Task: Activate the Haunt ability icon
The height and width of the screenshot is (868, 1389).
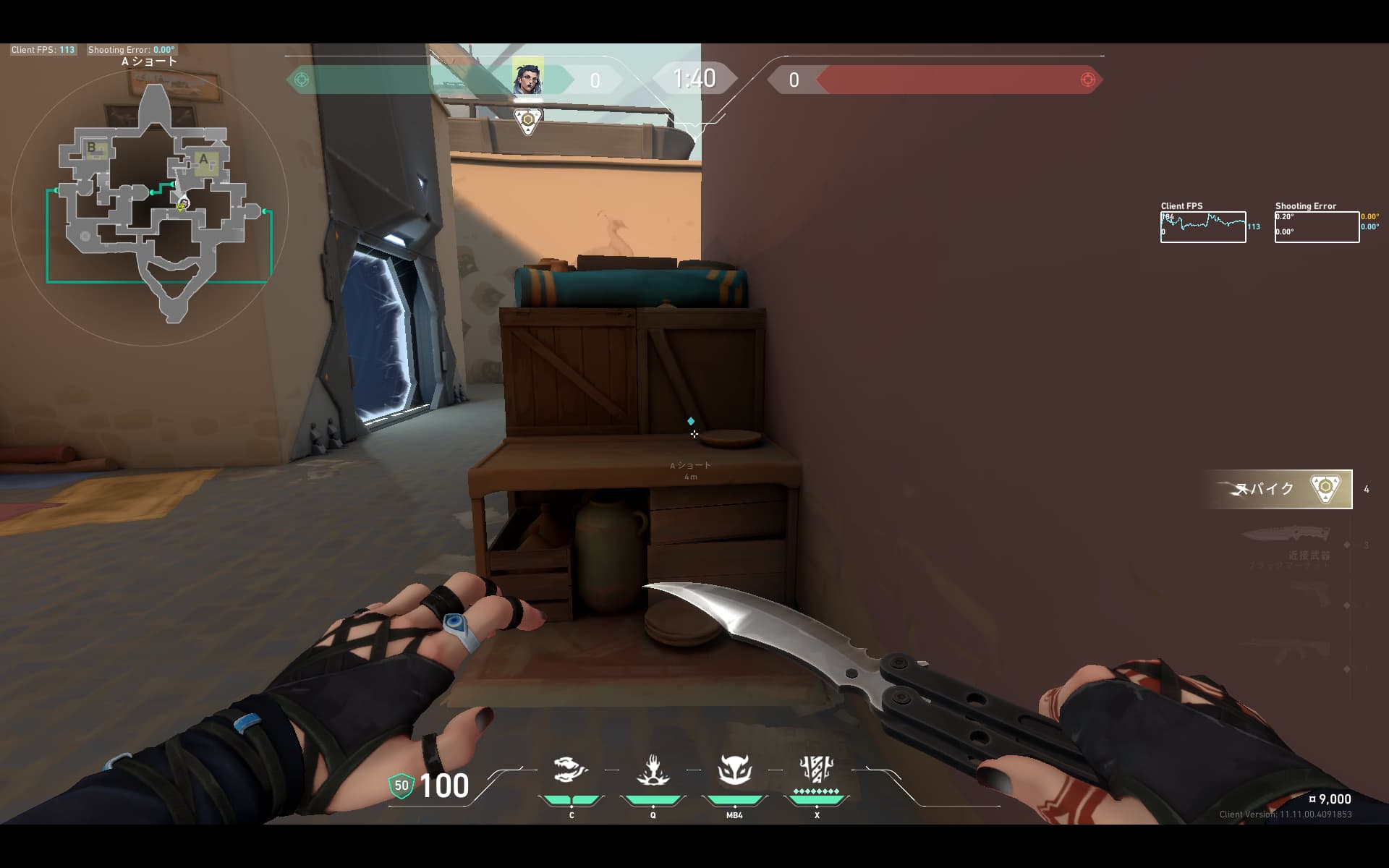Action: (734, 770)
